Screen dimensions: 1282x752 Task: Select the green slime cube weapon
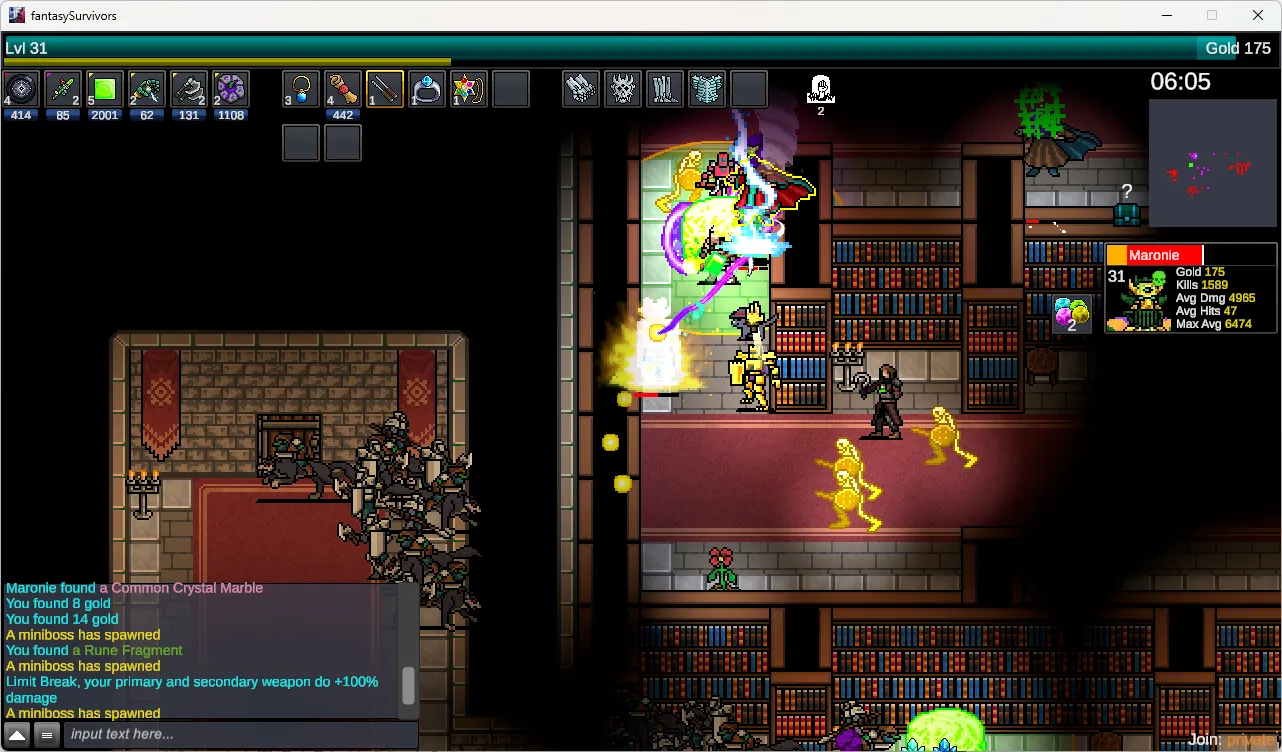pos(105,90)
